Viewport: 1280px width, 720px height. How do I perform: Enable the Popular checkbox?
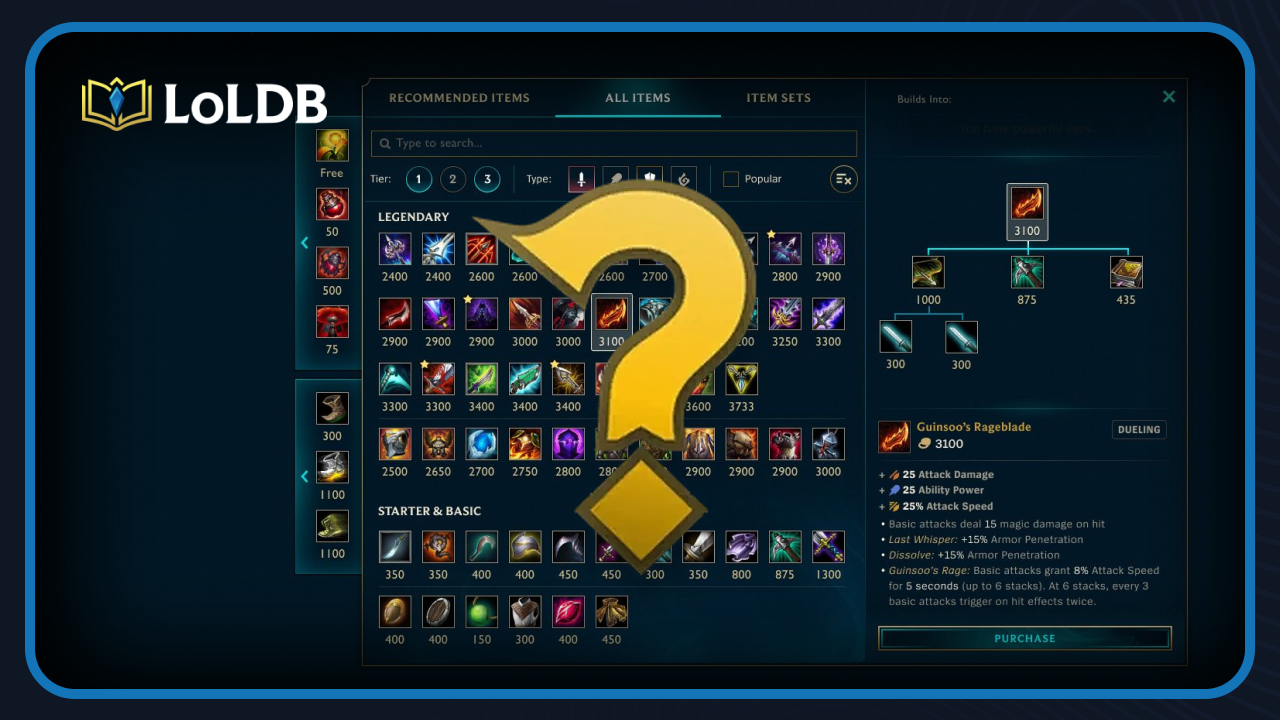(731, 179)
